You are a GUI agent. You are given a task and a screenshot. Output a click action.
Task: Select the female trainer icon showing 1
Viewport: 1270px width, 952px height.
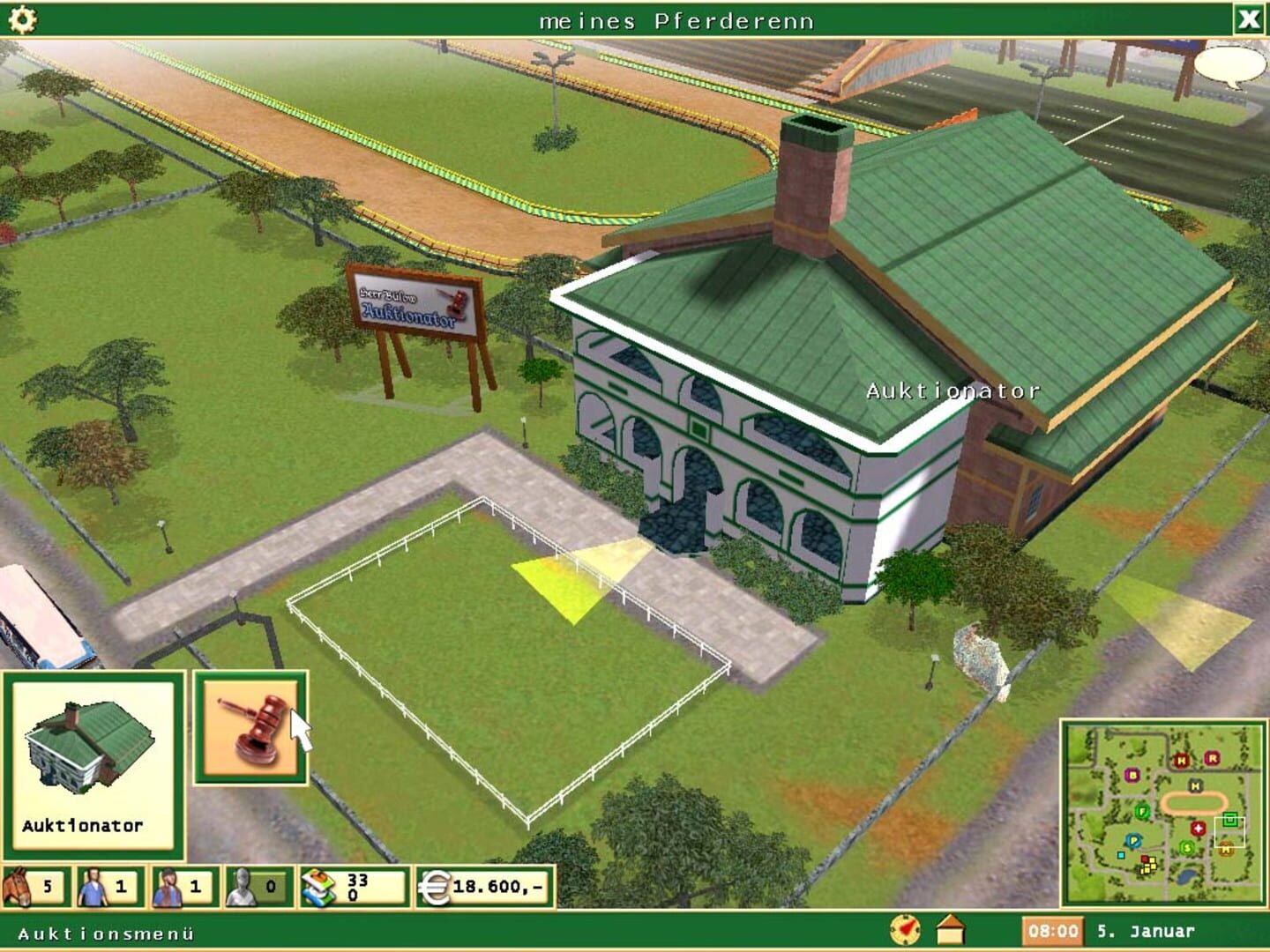point(170,884)
